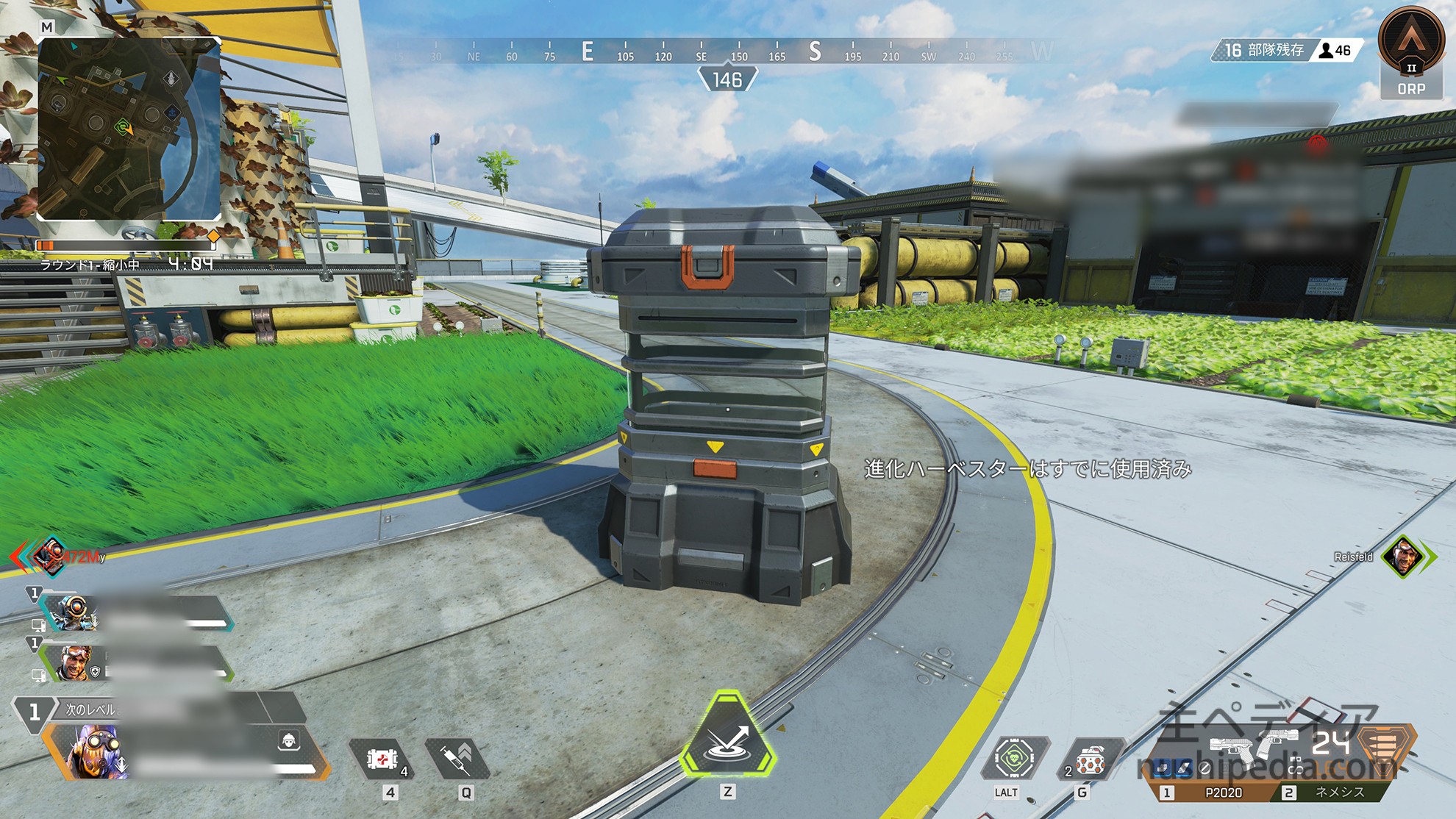The image size is (1456, 819).
Task: Use the tactical ability icon
Action: click(x=1013, y=757)
